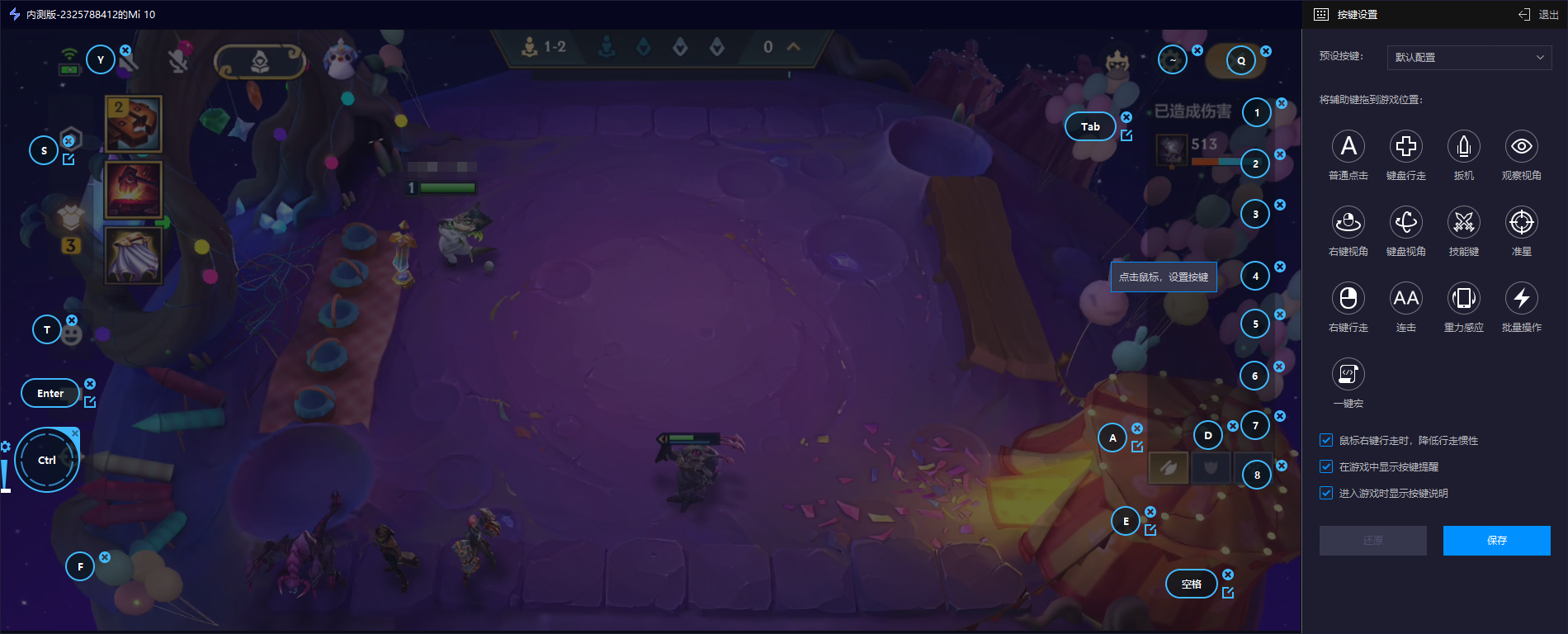Choose the 重力感应 gravity sensor tool

pos(1464,299)
